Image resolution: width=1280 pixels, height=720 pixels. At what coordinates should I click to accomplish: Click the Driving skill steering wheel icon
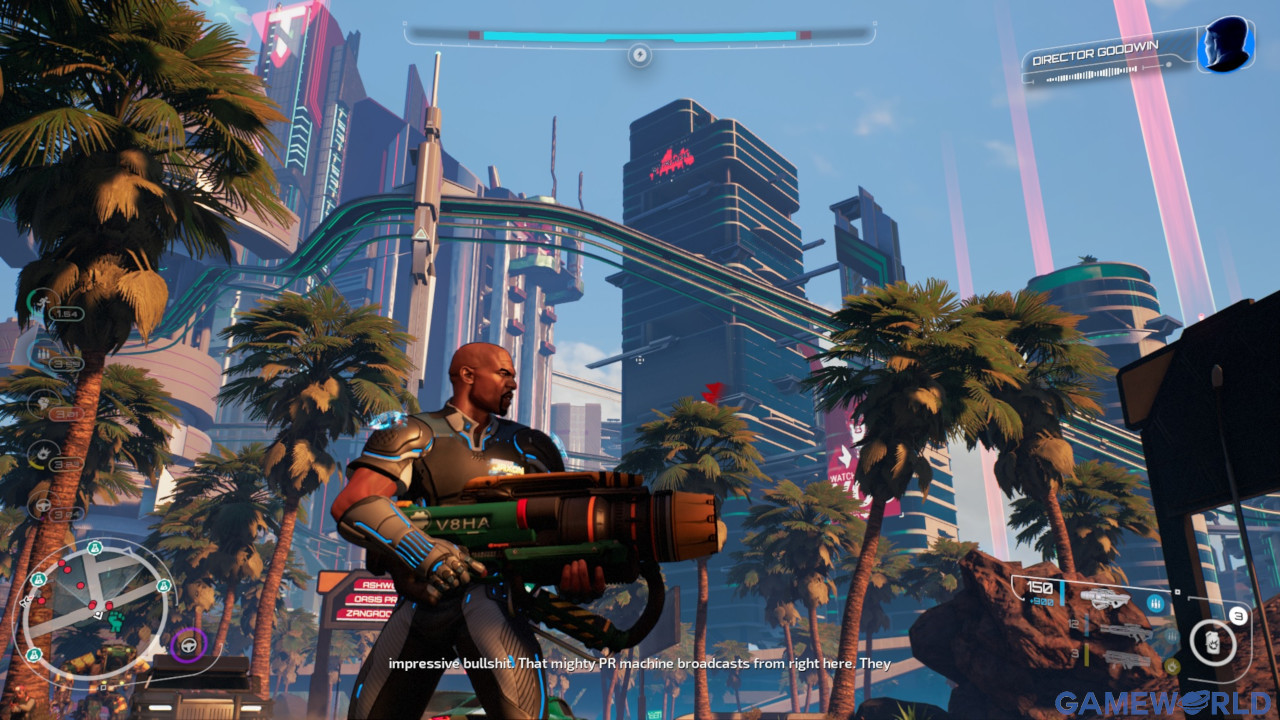[45, 502]
